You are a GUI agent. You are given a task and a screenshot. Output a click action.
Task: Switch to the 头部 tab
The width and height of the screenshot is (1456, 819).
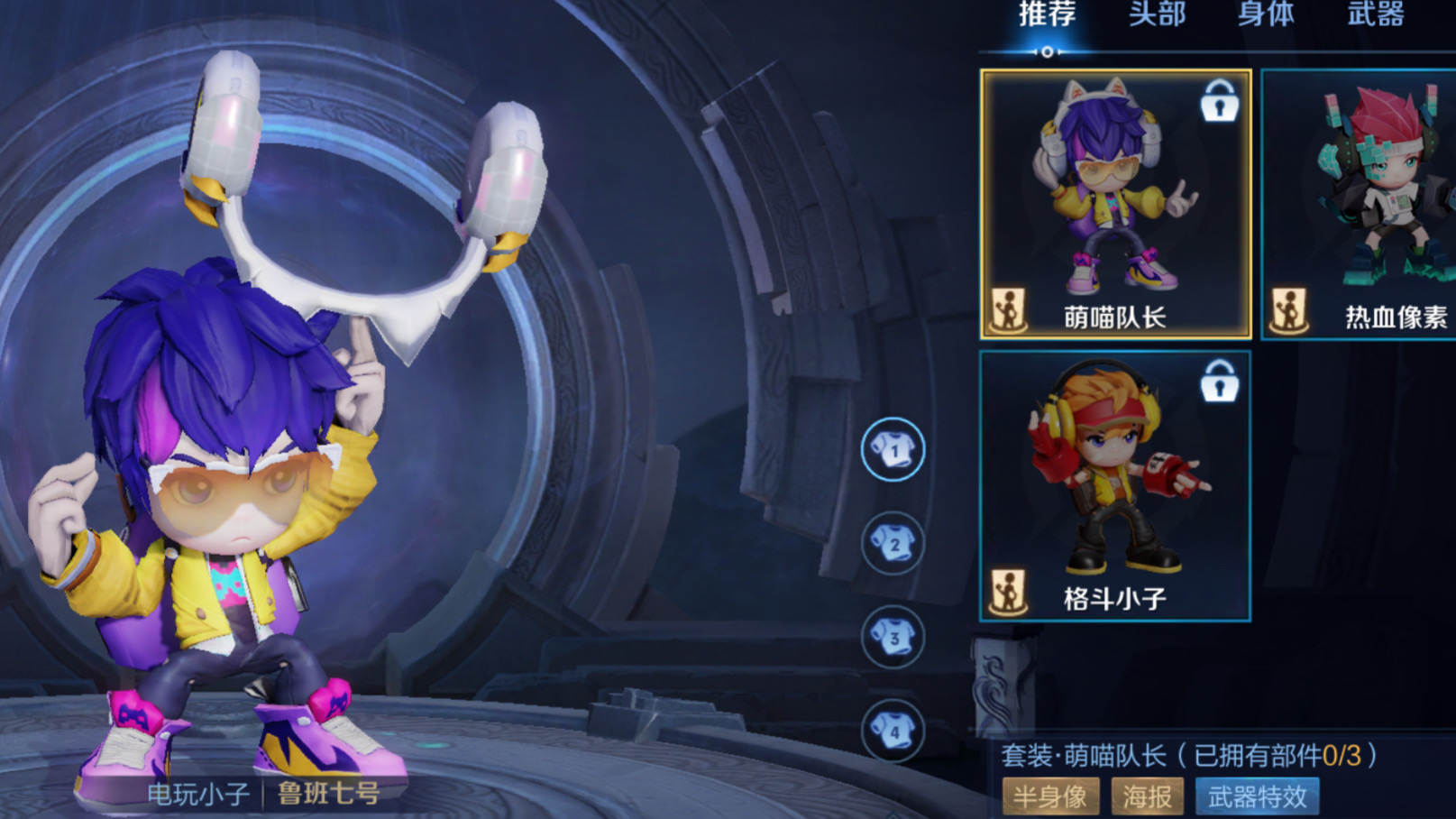[x=1157, y=15]
